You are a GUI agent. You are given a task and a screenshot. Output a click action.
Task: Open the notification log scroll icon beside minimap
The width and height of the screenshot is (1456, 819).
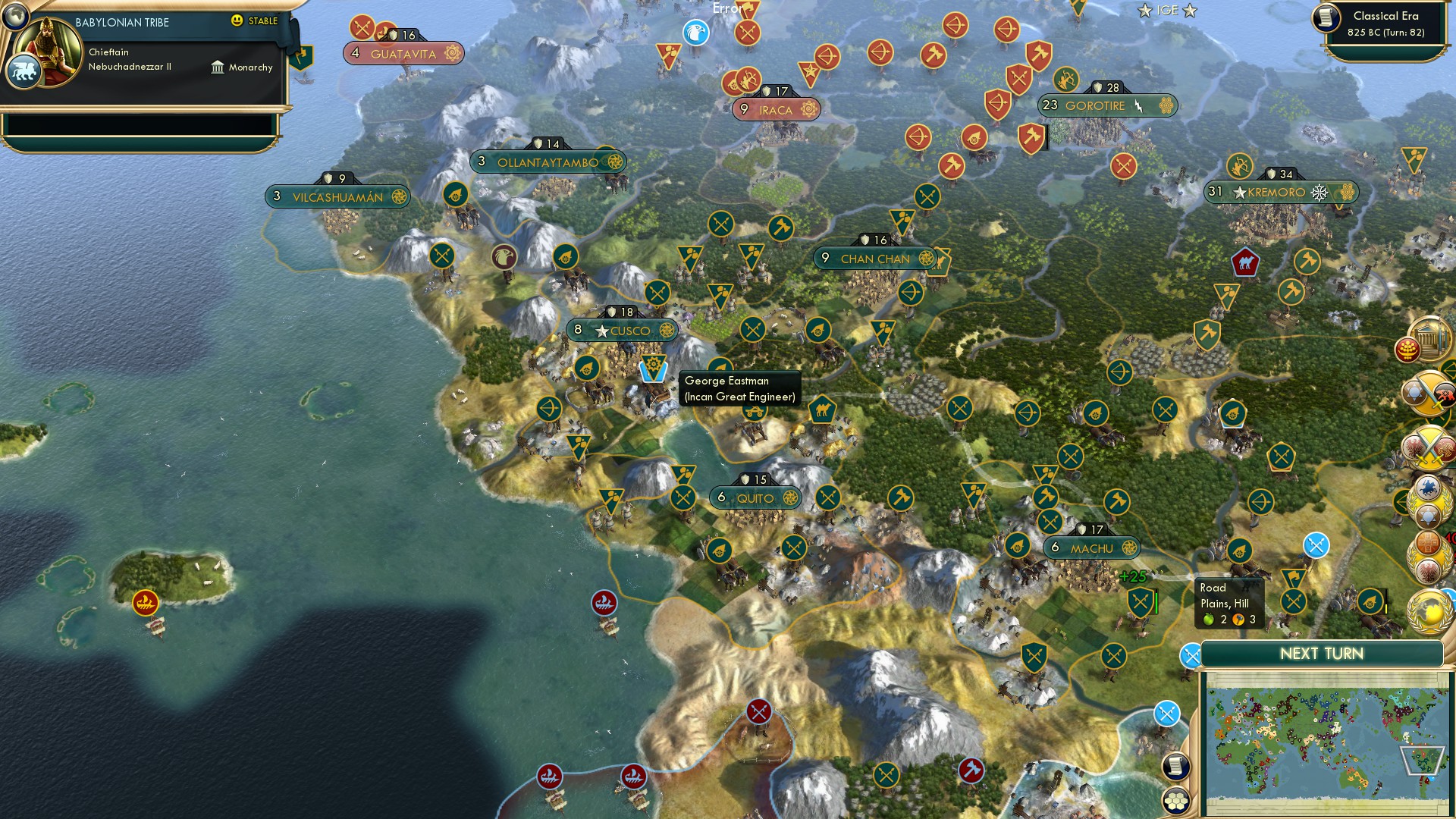click(x=1176, y=765)
